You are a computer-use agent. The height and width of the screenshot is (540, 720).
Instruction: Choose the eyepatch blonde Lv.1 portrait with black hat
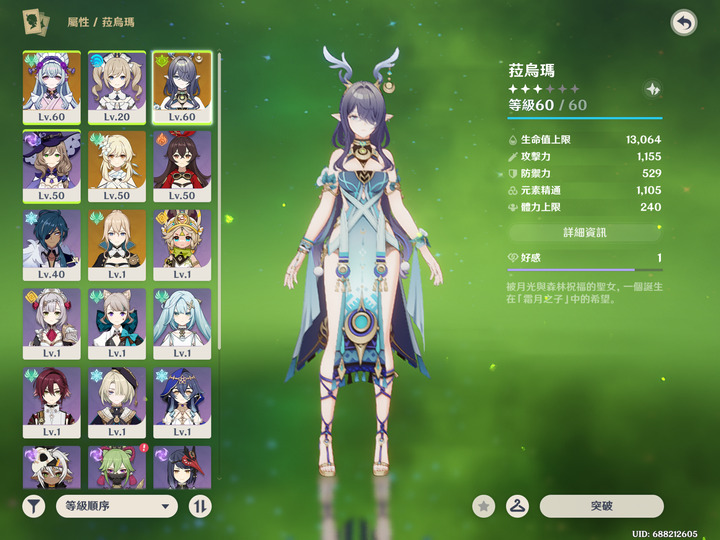click(117, 402)
